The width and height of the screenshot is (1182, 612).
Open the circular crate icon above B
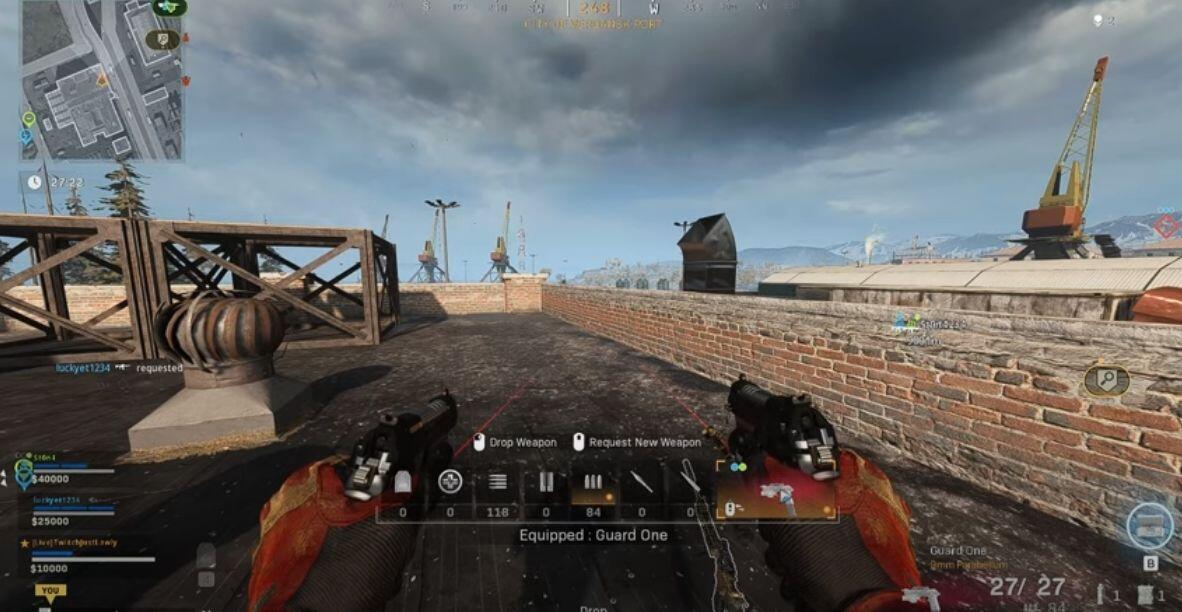pos(1149,525)
